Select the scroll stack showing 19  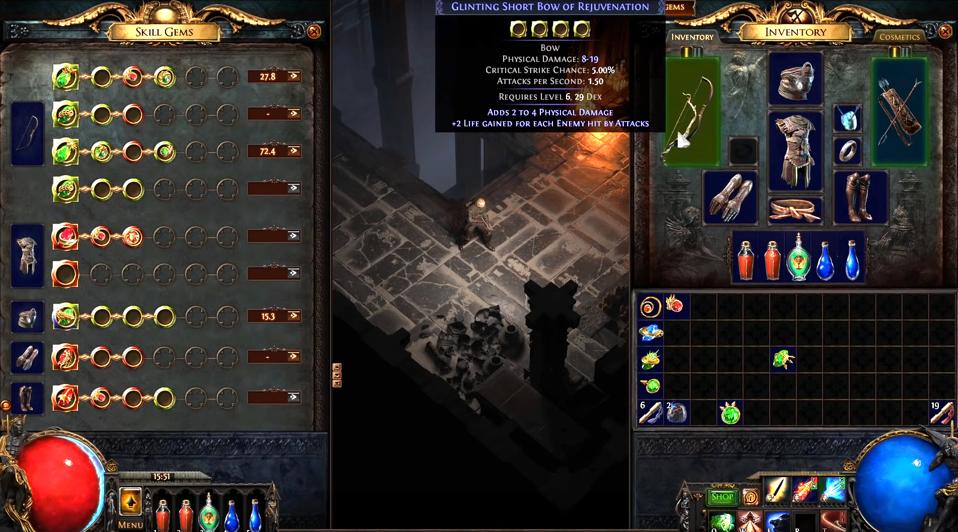(941, 411)
